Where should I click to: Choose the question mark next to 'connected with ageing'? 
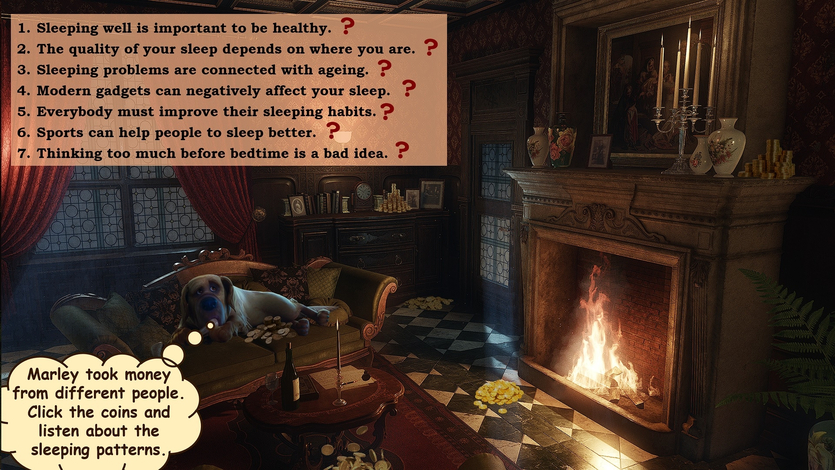click(384, 68)
